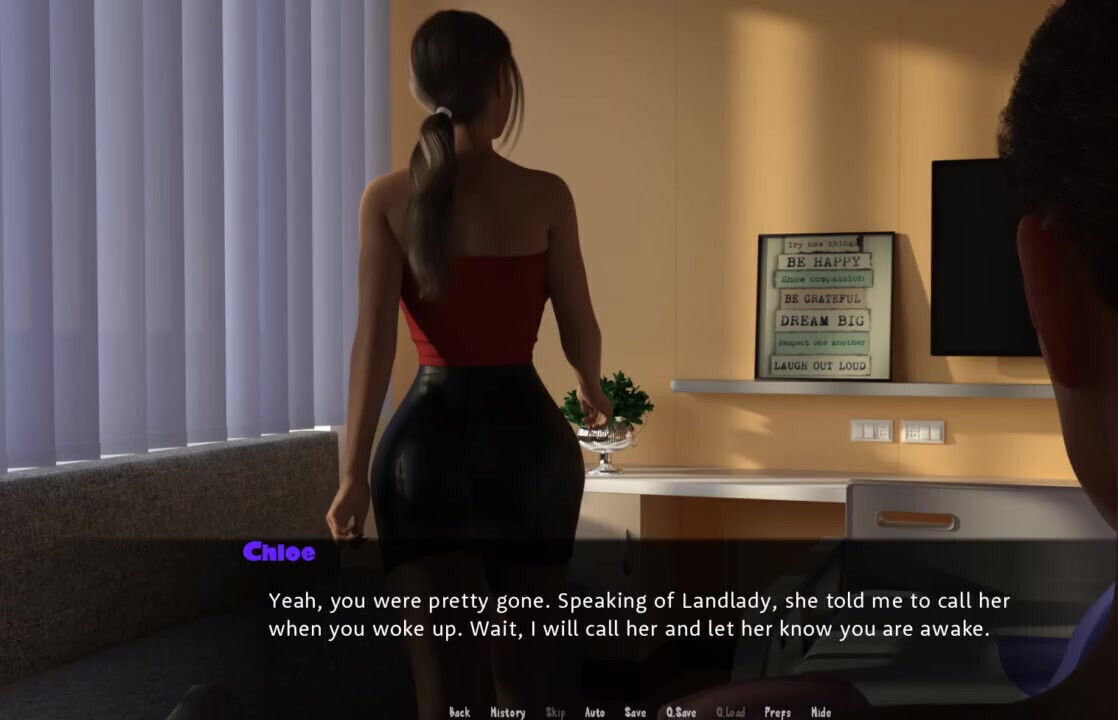
Task: Open the Prefs settings menu
Action: [x=777, y=712]
